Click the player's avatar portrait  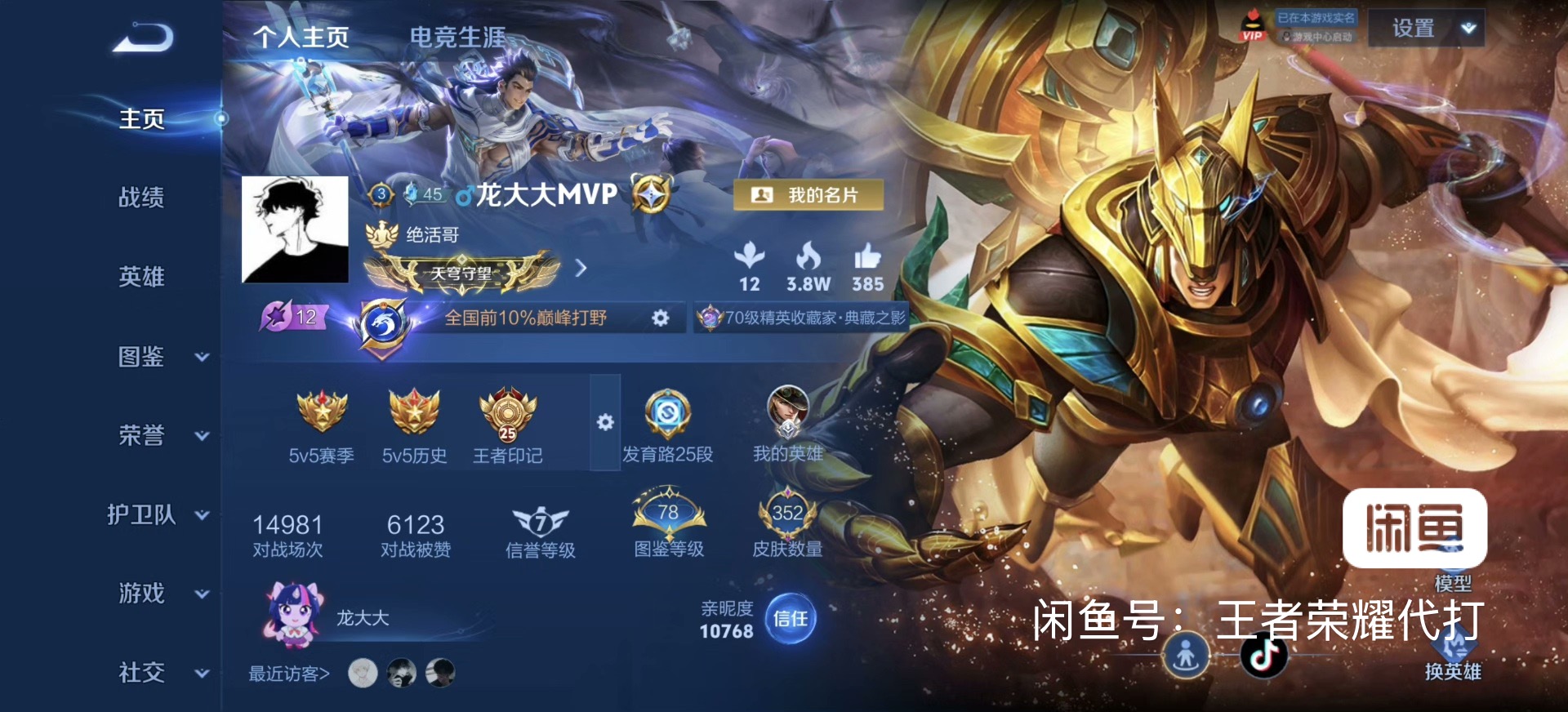[295, 229]
